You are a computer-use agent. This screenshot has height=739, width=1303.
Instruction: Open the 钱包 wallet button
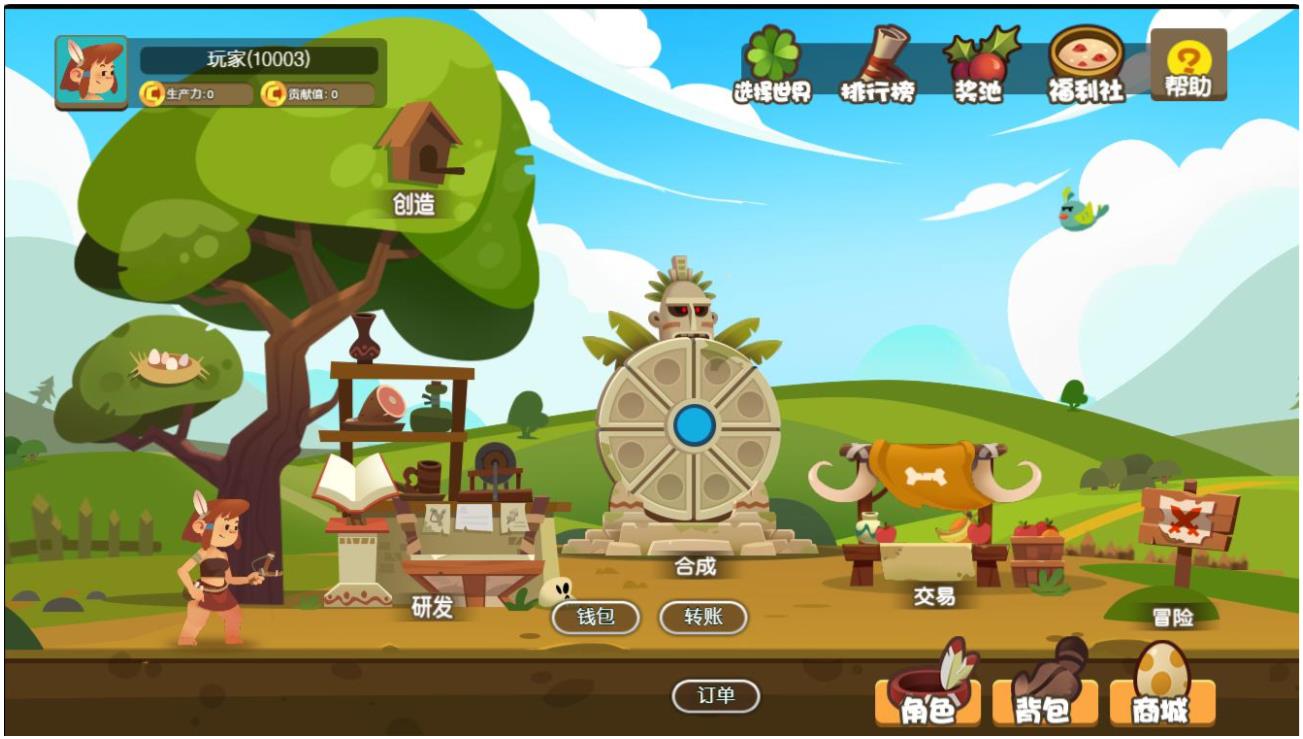596,617
